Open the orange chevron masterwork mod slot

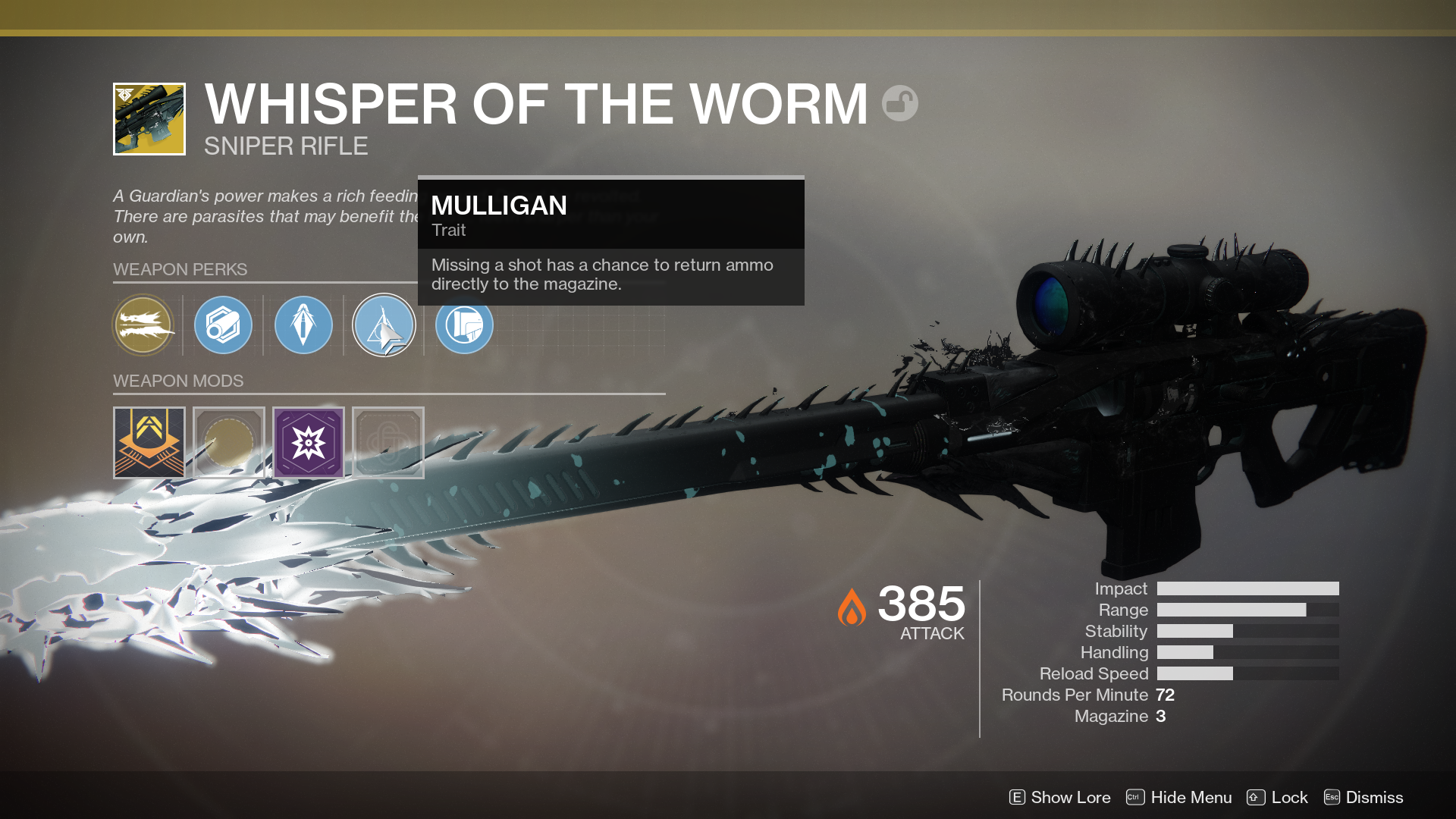tap(149, 443)
